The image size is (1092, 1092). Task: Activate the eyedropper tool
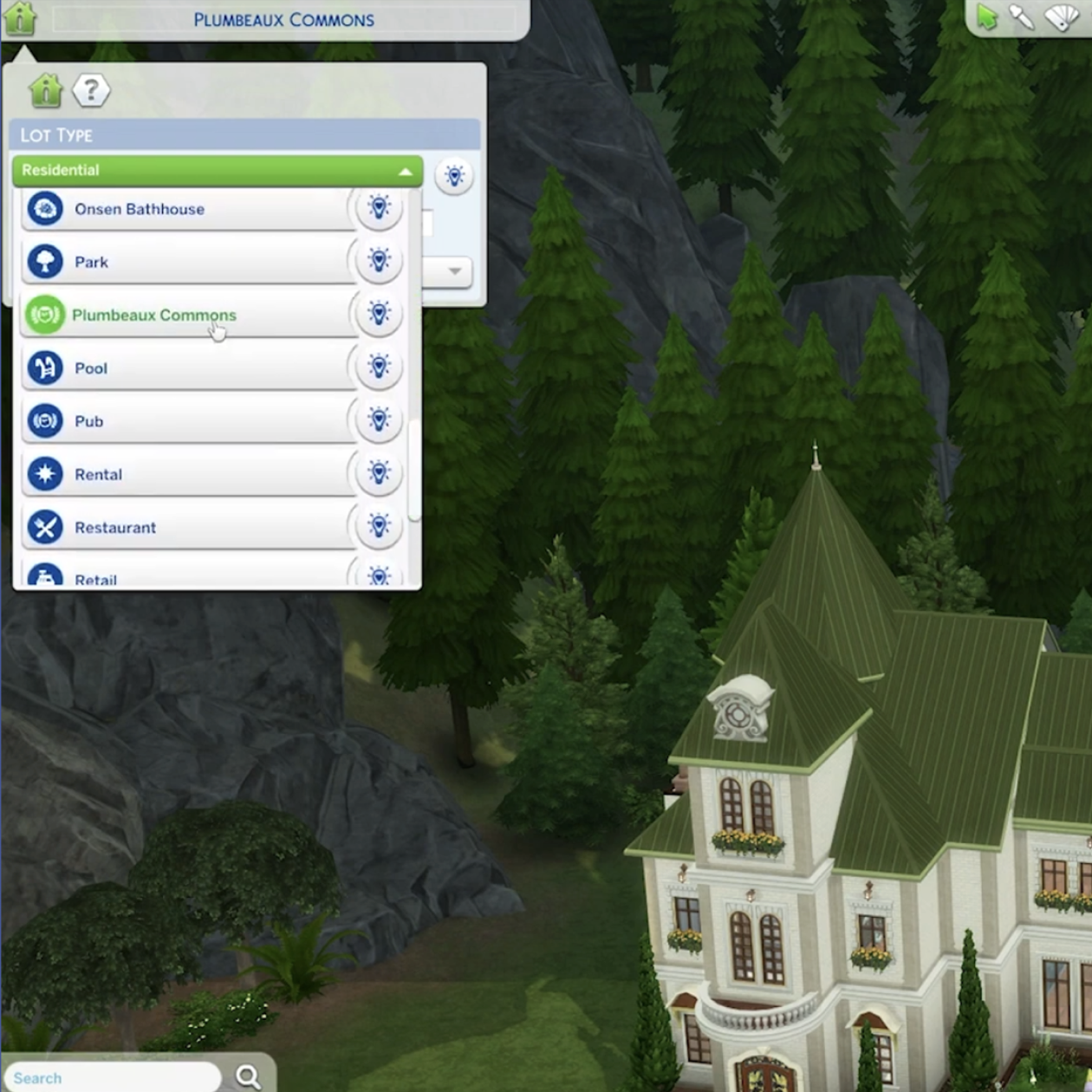click(x=1023, y=16)
